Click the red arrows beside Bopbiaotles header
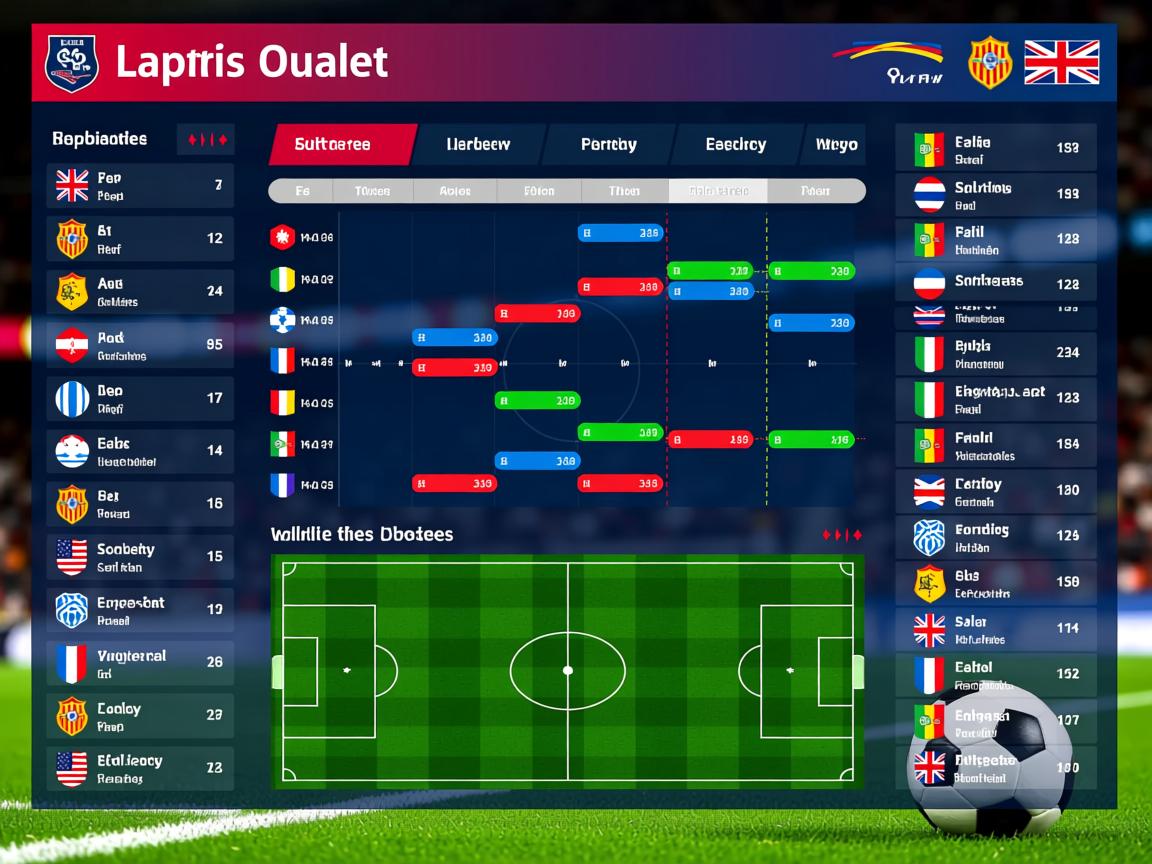The width and height of the screenshot is (1152, 864). tap(206, 140)
